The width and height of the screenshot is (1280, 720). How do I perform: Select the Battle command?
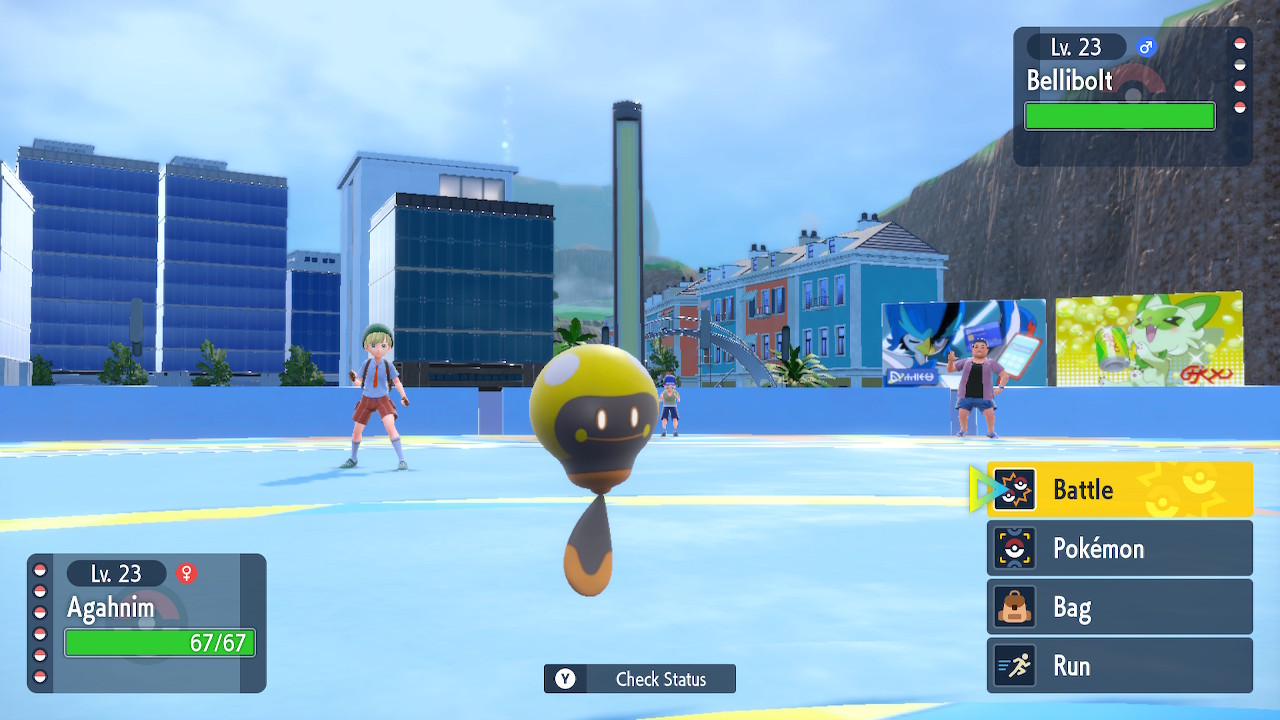pos(1119,489)
